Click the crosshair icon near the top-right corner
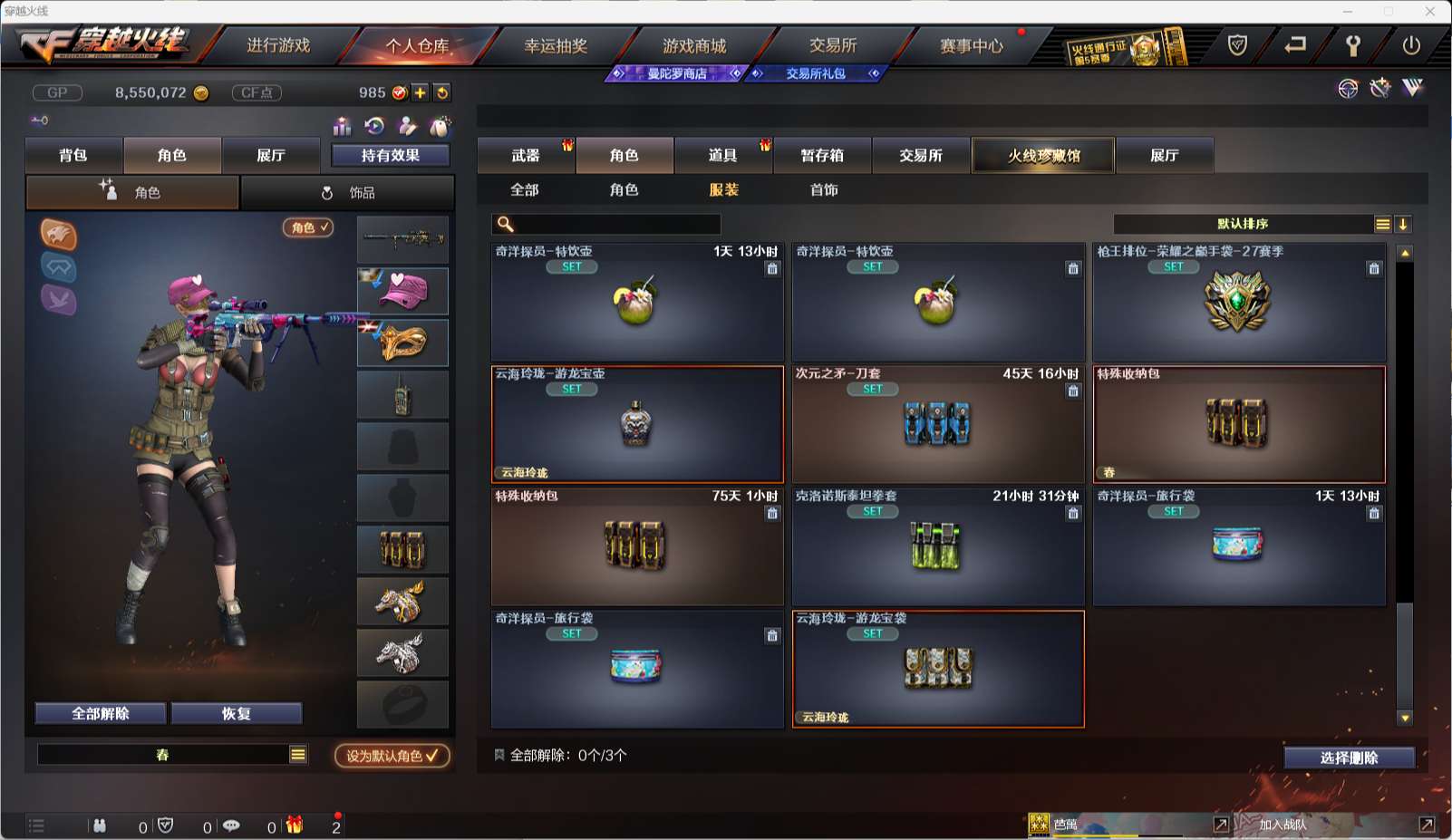This screenshot has height=840, width=1452. [1348, 90]
